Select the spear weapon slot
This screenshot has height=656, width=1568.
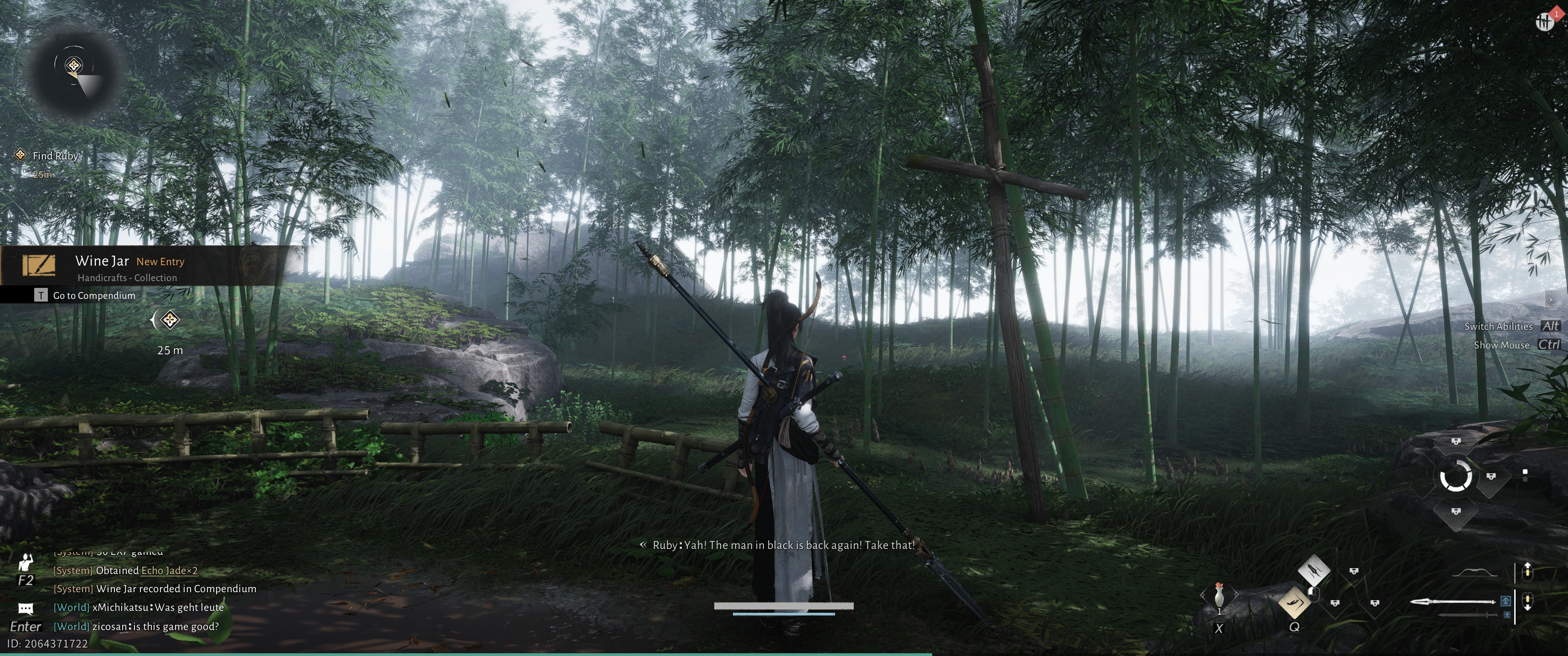point(1453,602)
